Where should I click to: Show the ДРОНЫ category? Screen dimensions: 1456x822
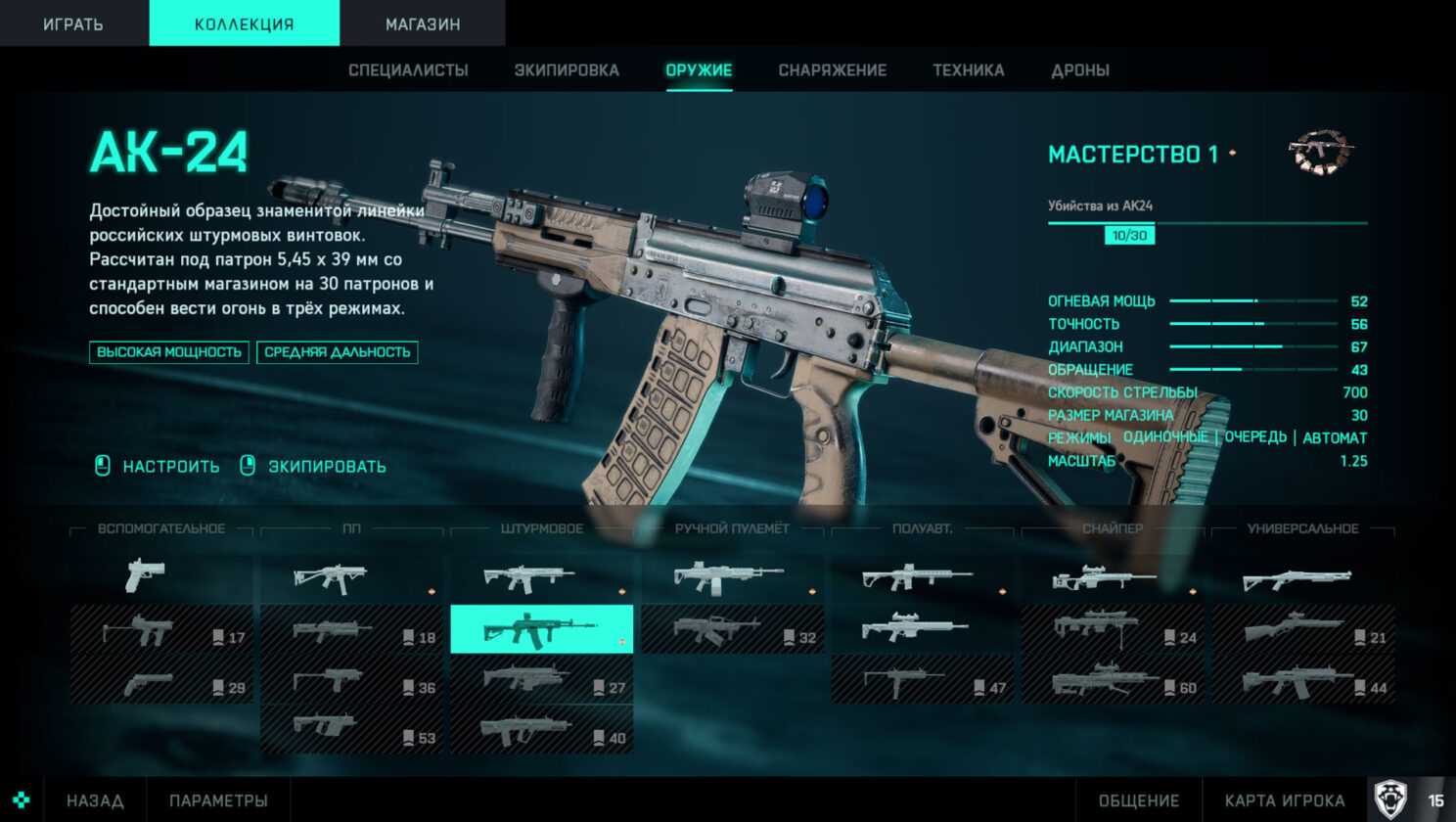1079,70
